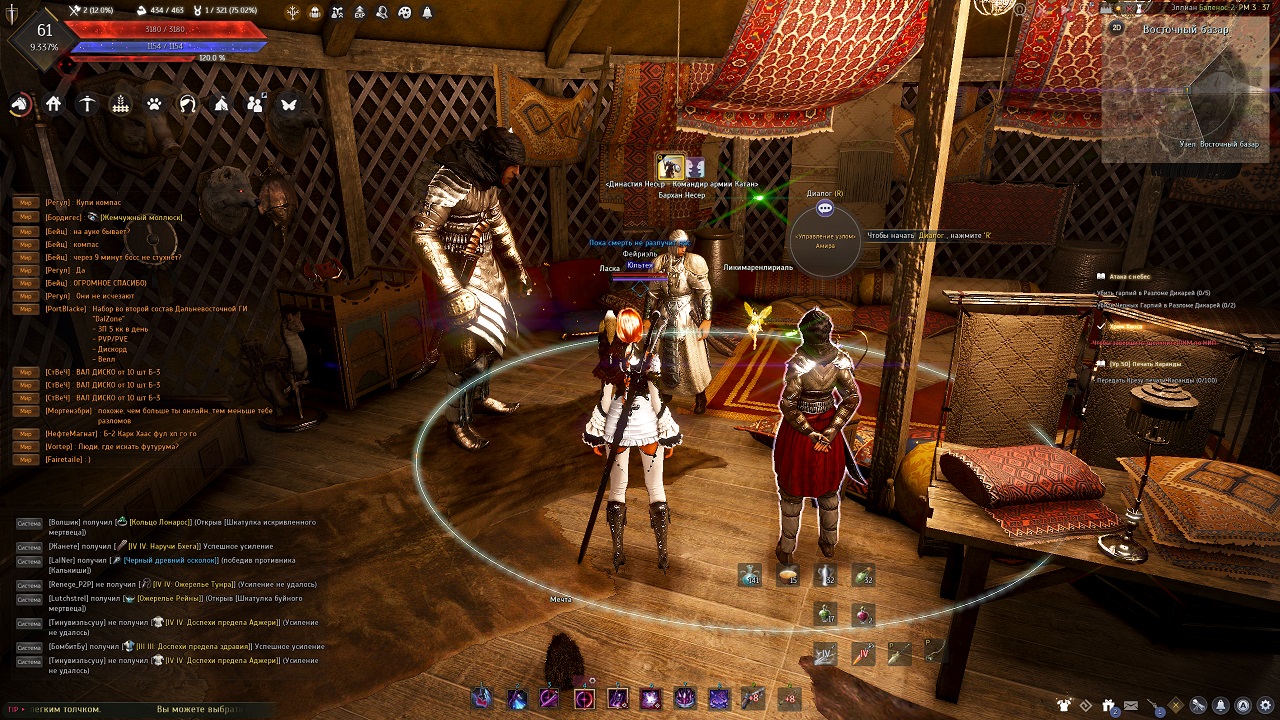This screenshot has width=1280, height=720.
Task: Click the EXP buff icon
Action: [x=359, y=12]
